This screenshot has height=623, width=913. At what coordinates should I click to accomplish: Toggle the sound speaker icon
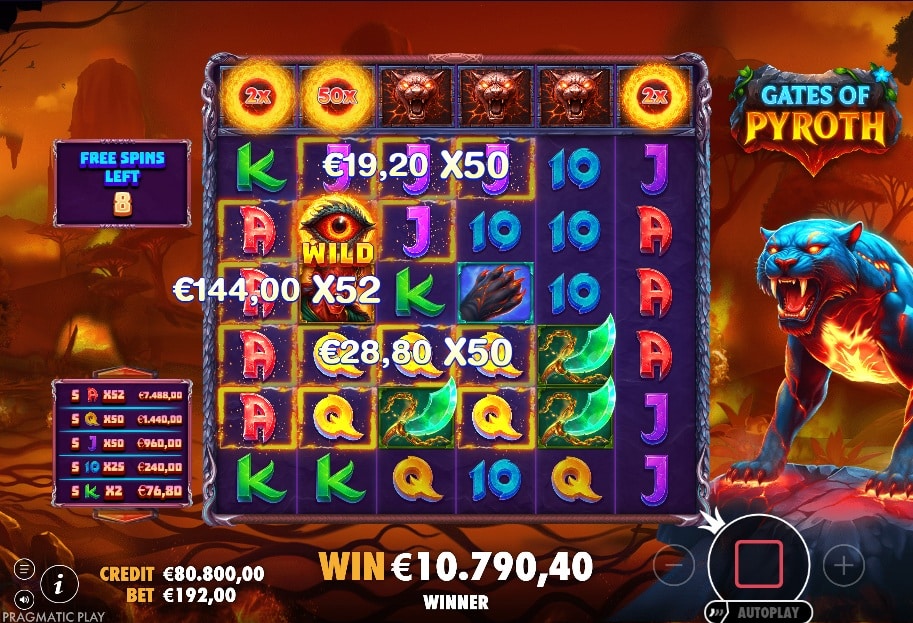point(24,599)
